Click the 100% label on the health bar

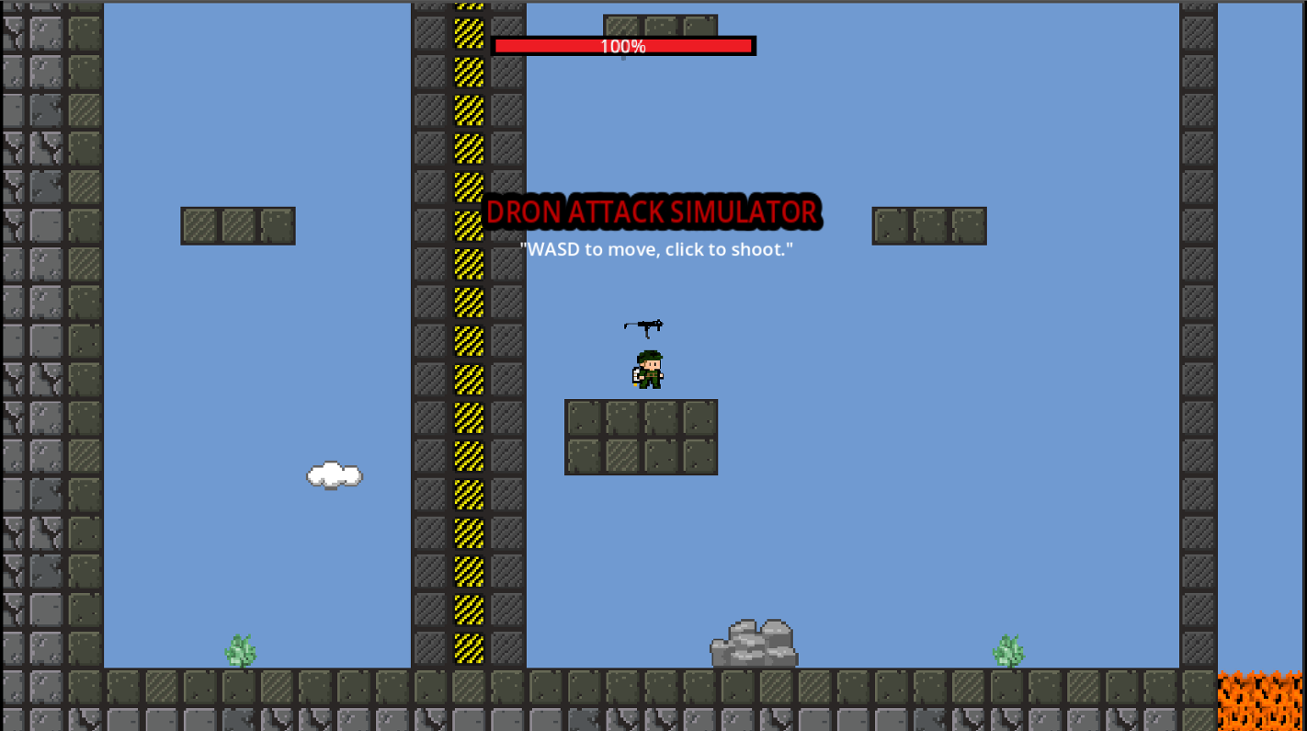[x=623, y=45]
